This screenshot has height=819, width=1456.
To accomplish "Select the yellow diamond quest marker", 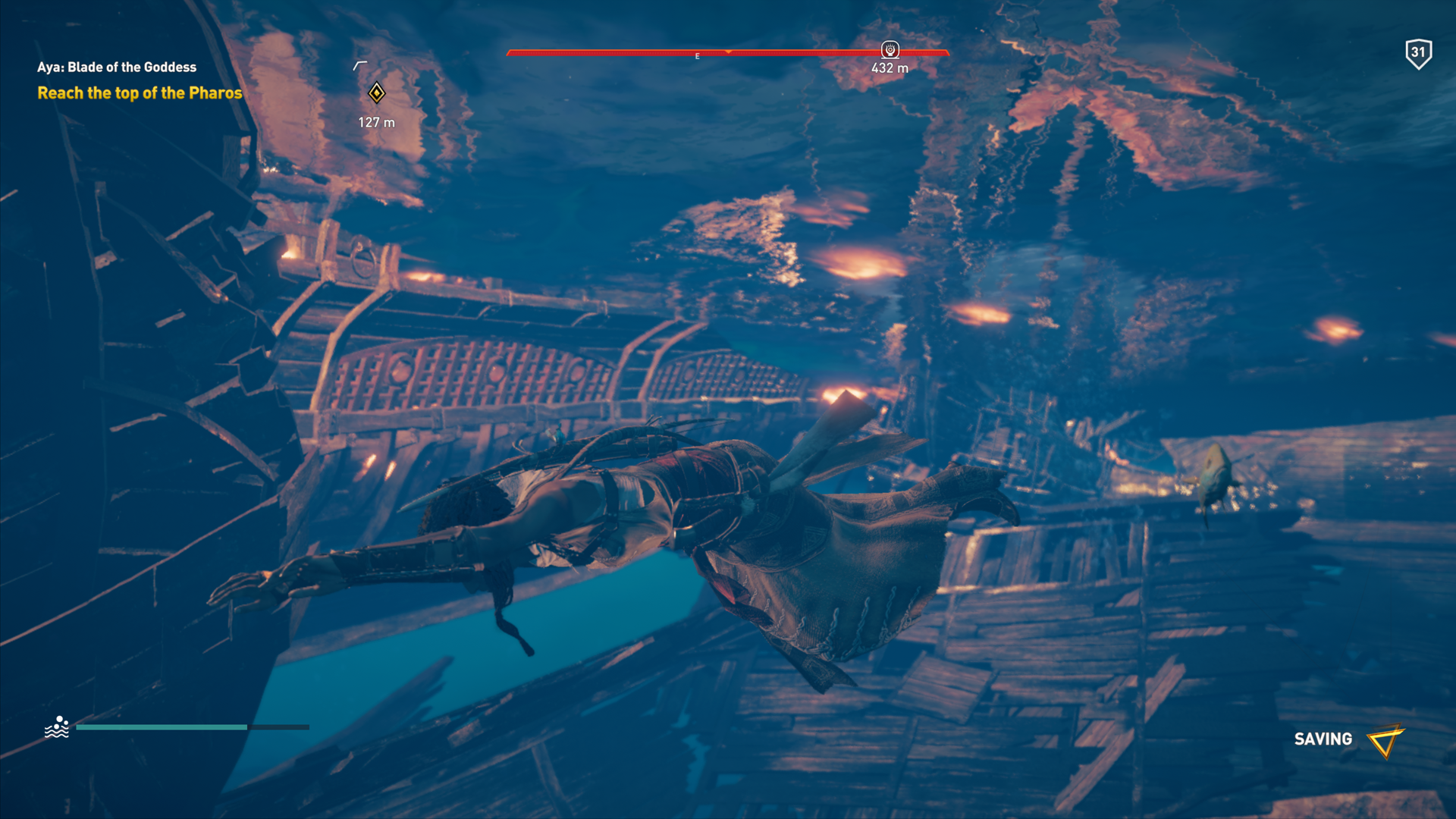I will (376, 93).
